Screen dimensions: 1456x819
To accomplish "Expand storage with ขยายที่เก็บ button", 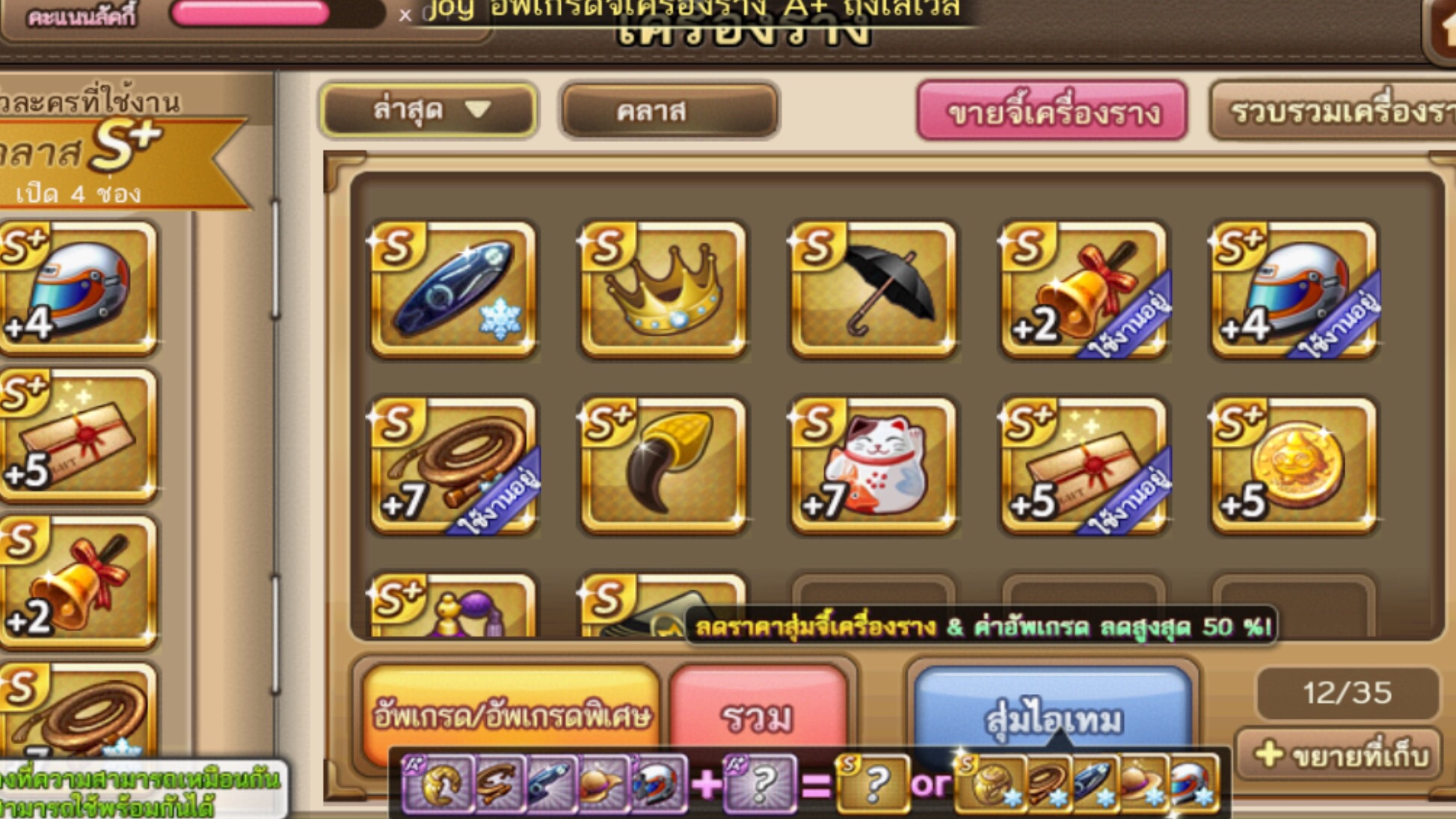I will click(1339, 755).
